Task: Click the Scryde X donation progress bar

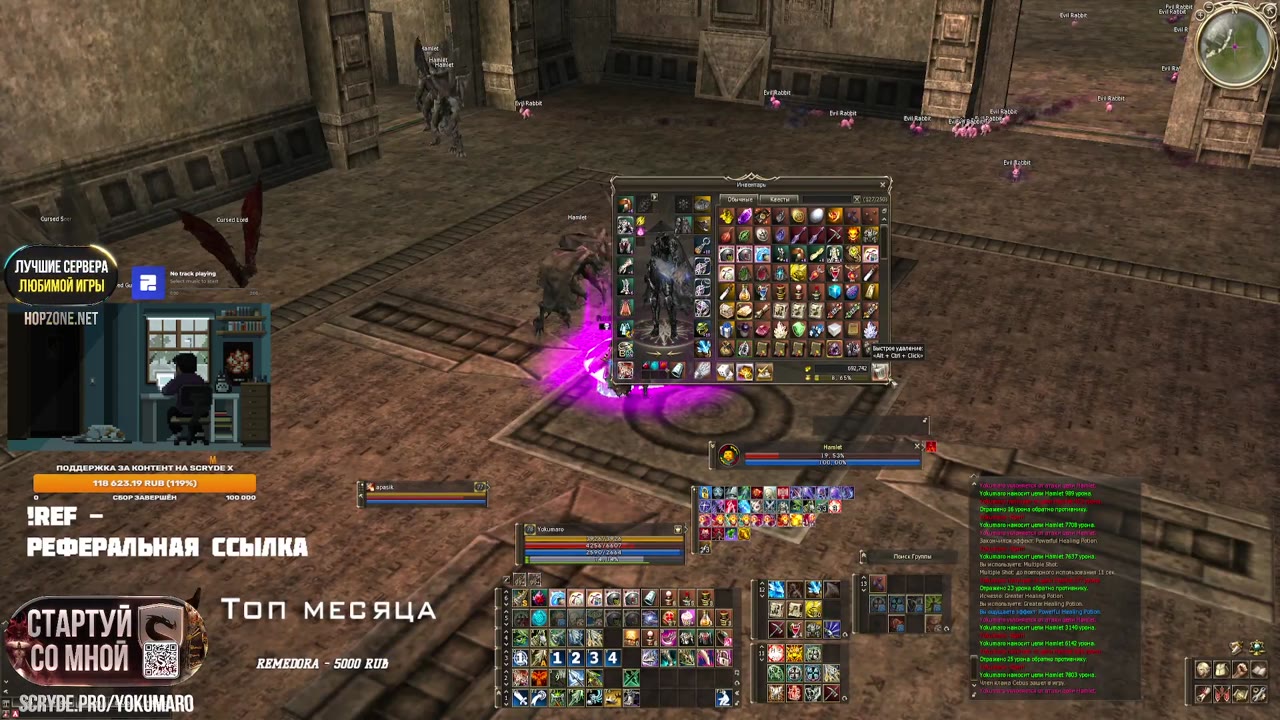Action: tap(145, 483)
